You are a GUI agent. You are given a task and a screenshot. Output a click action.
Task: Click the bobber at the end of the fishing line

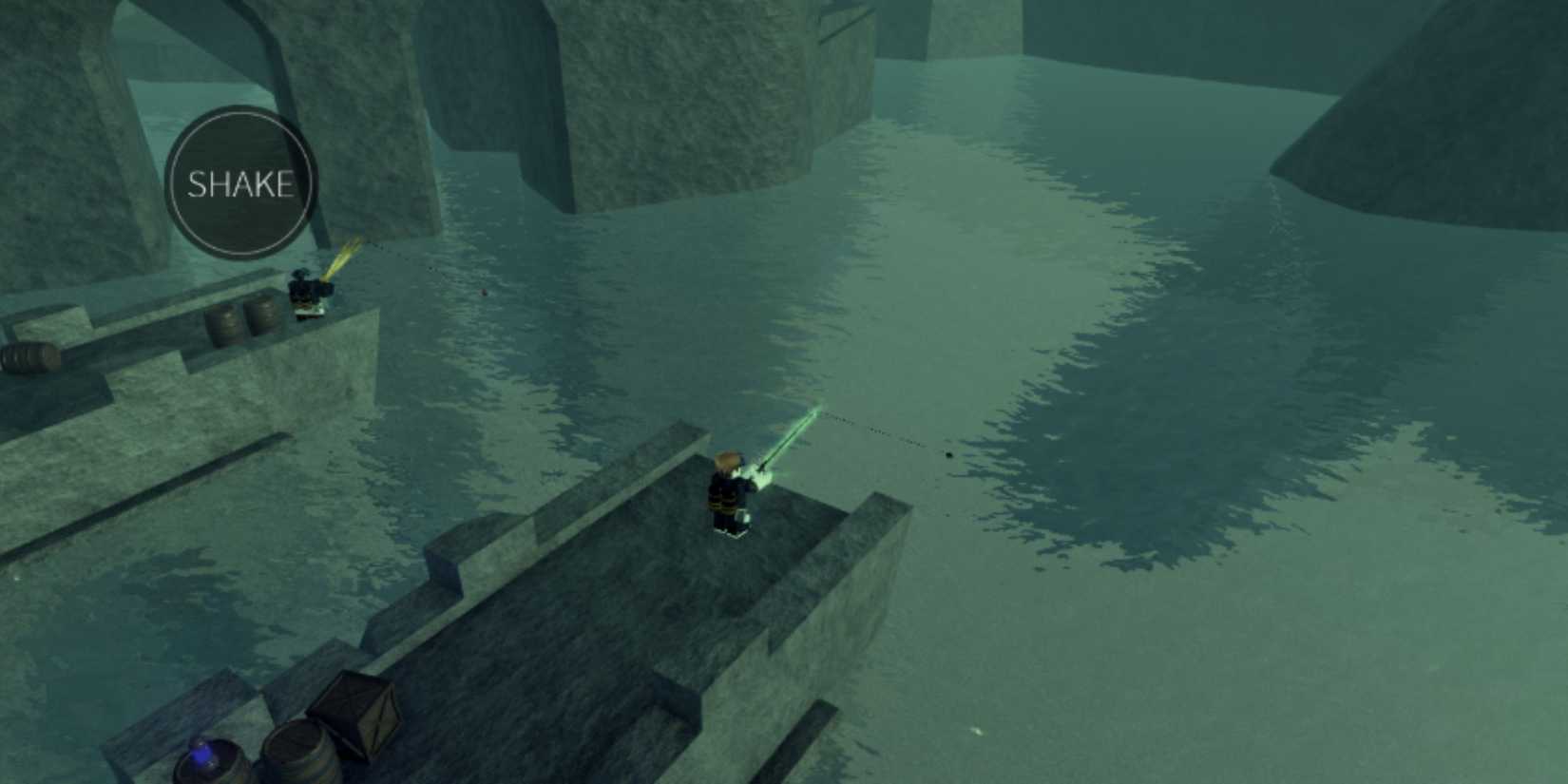point(947,454)
